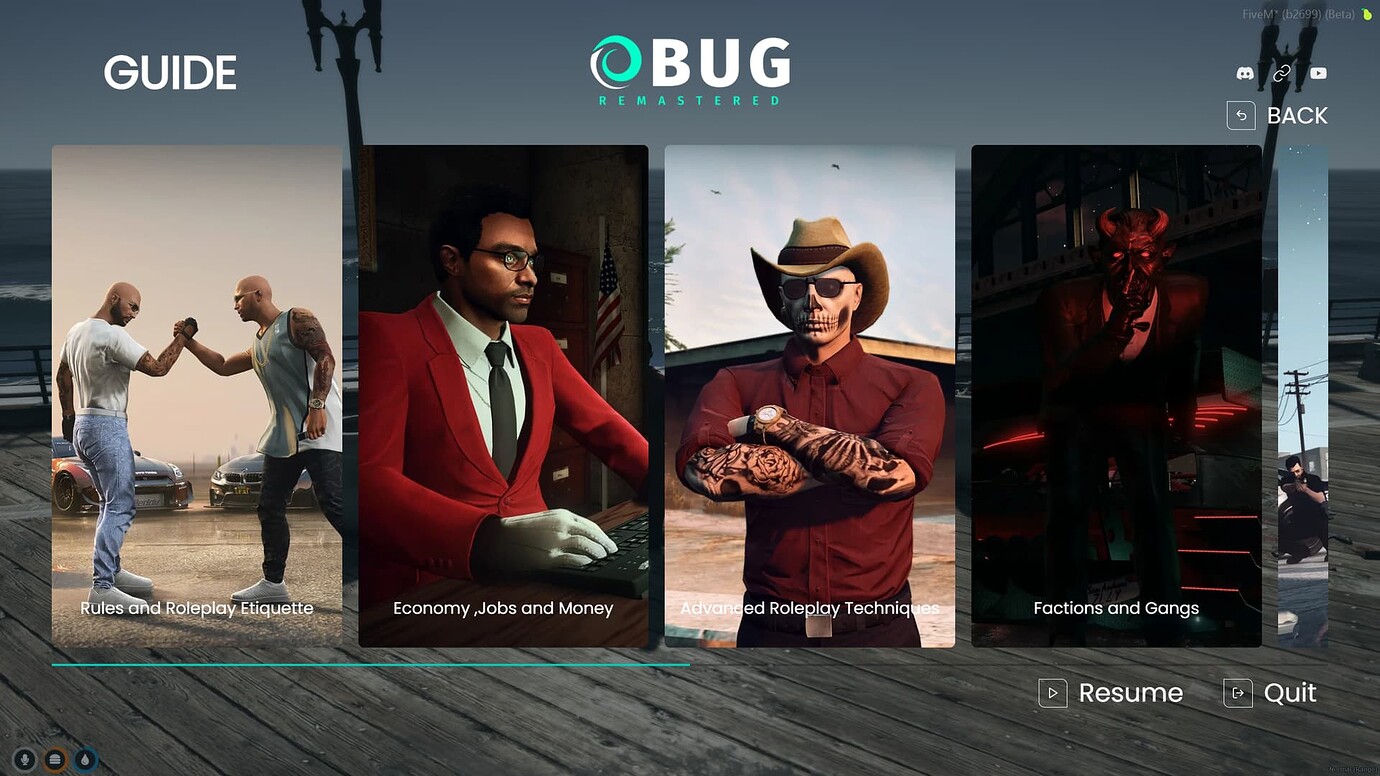Open the YouTube icon in the header

coord(1318,73)
